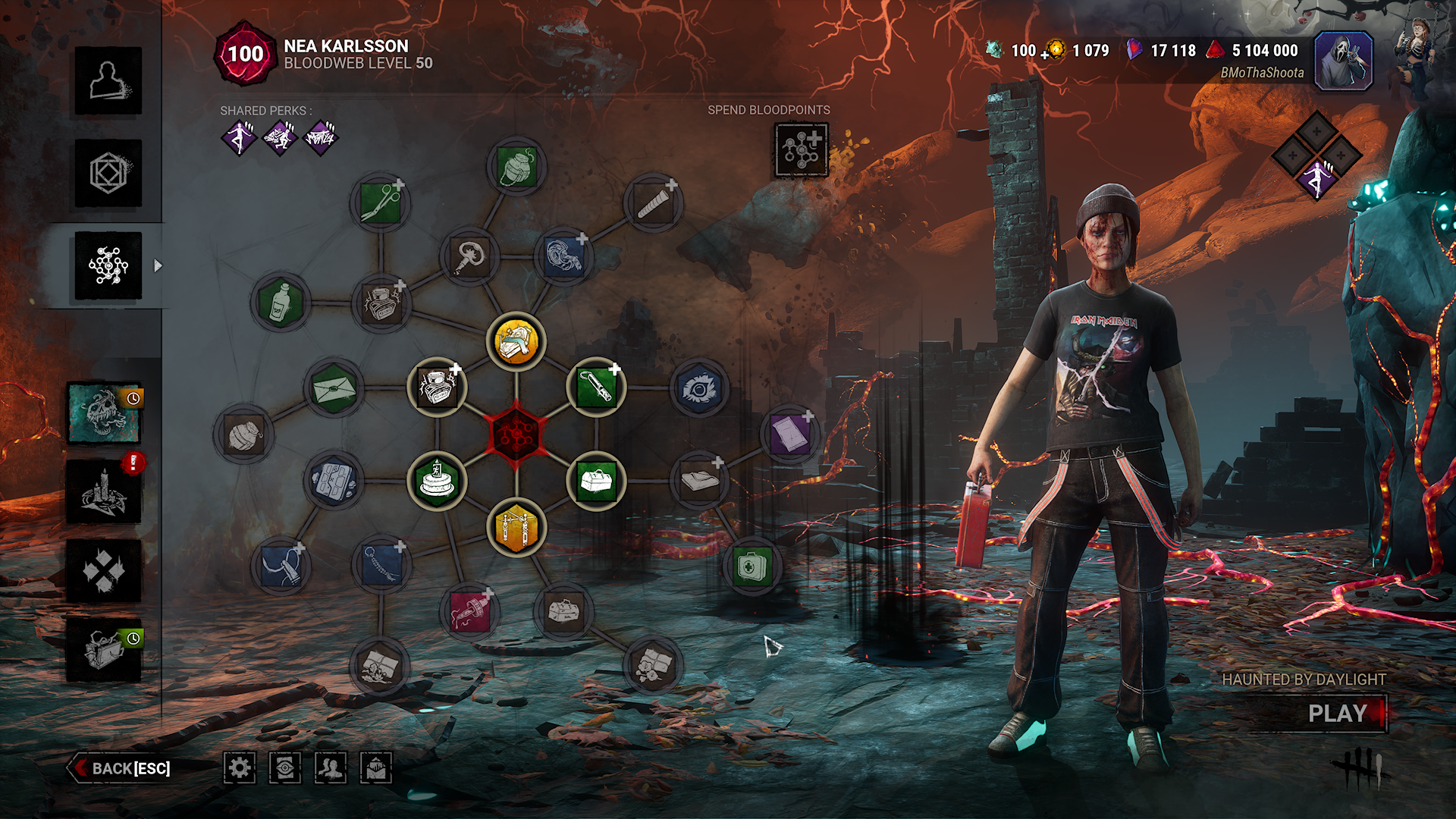Select the Bloodweb tab
Viewport: 1456px width, 819px height.
tap(108, 266)
